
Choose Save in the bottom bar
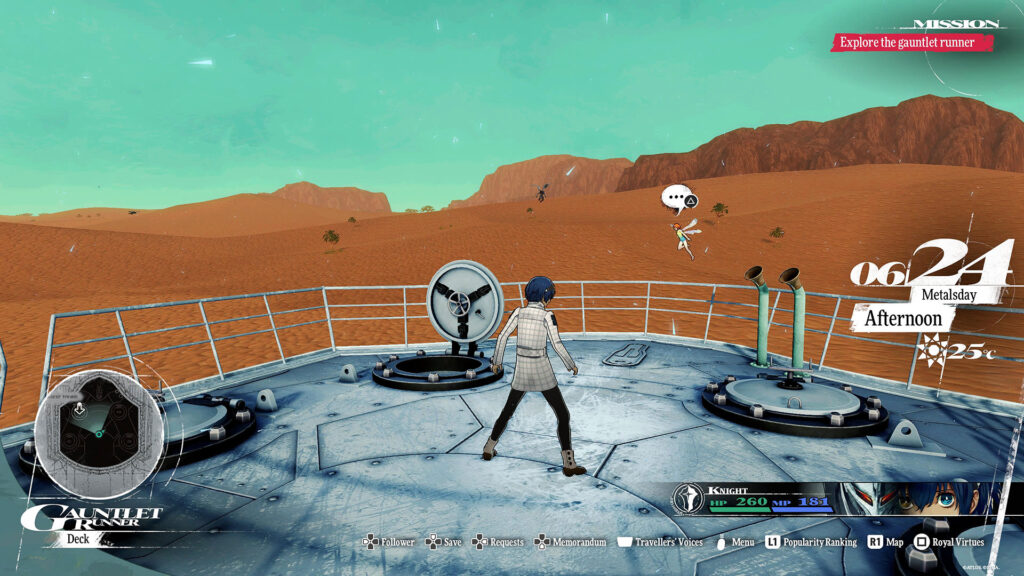click(444, 542)
